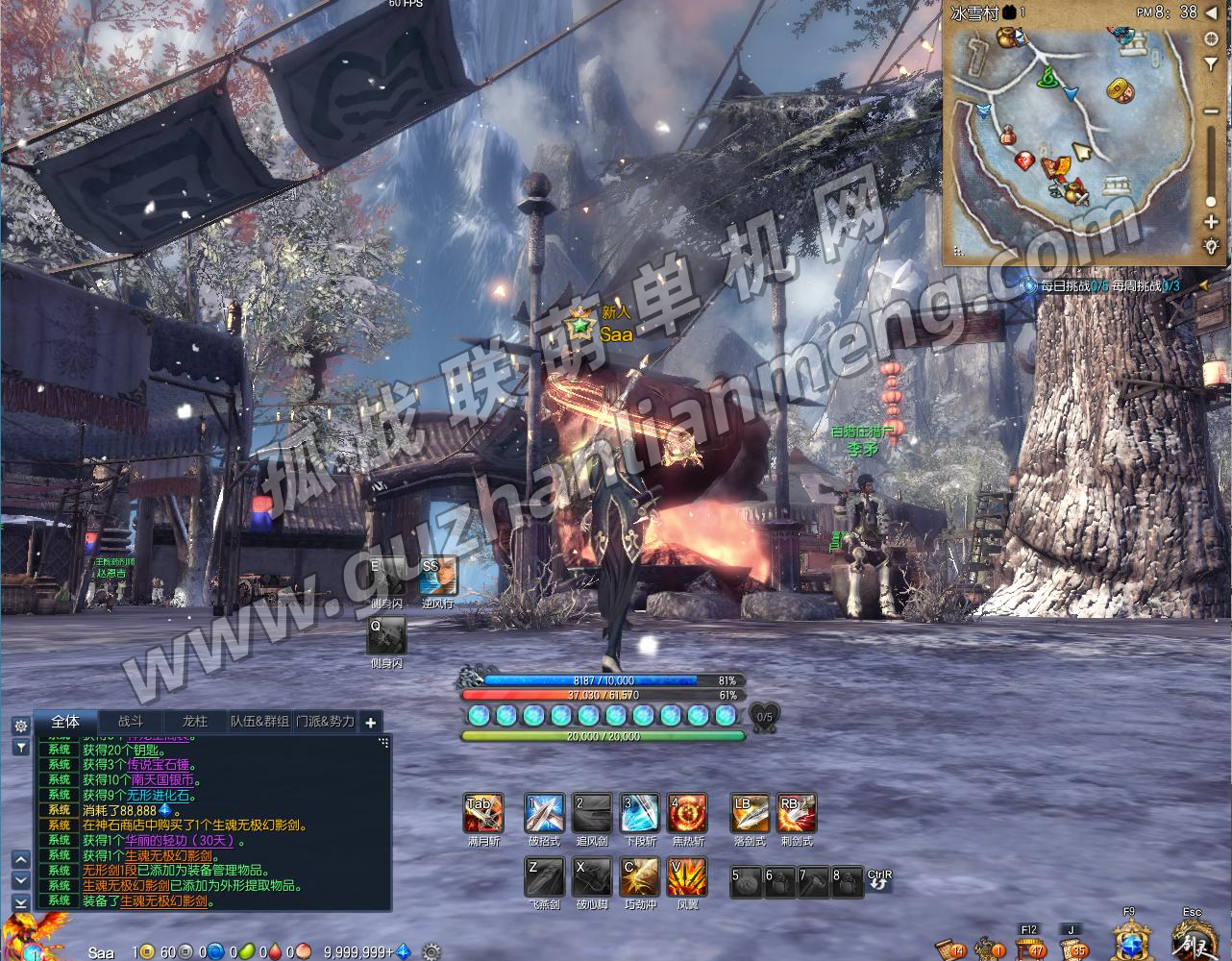Switch to the 战斗 chat tab
This screenshot has height=961, width=1232.
point(131,721)
